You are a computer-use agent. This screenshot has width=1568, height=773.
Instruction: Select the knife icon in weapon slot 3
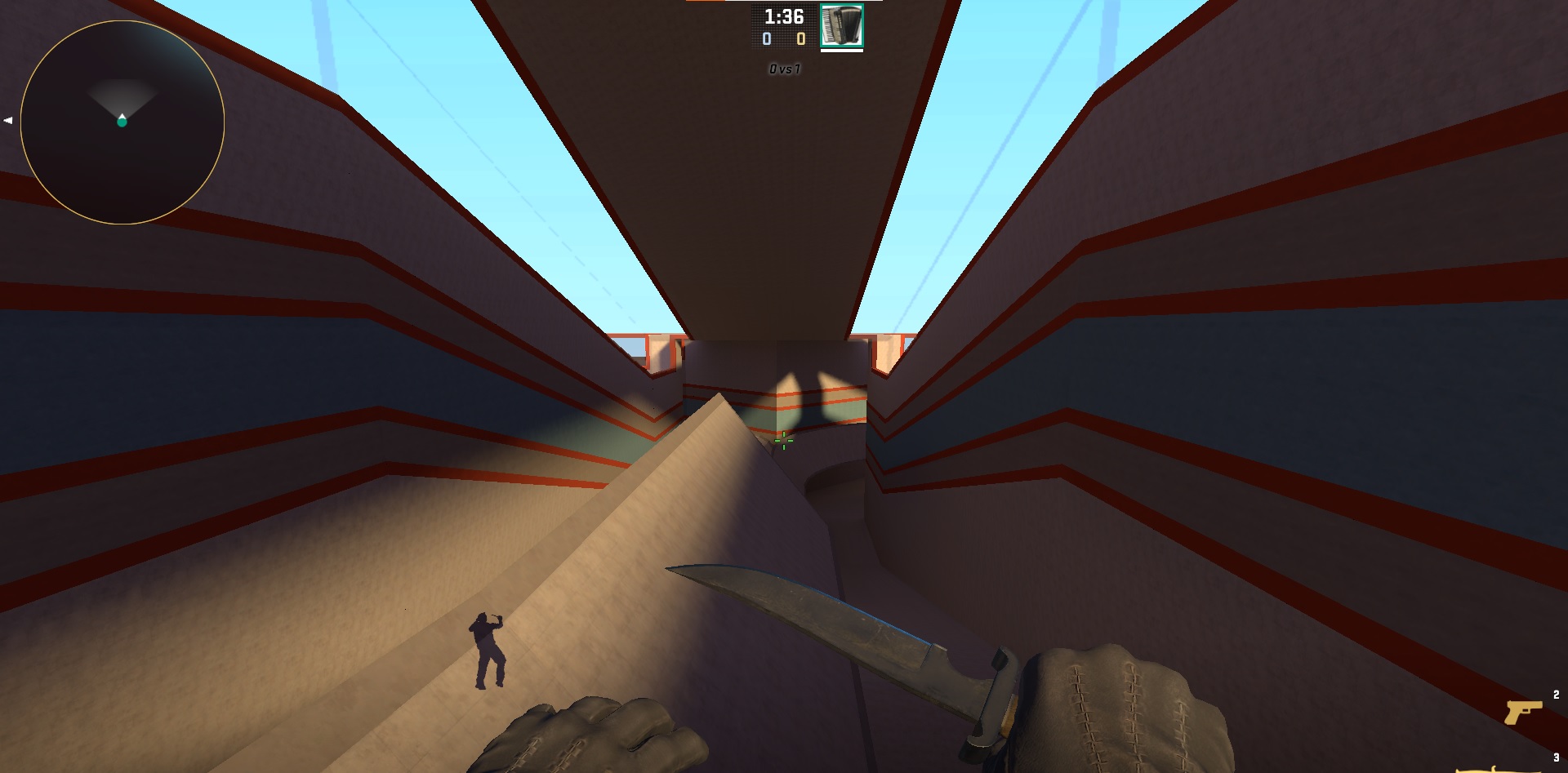[1521, 771]
